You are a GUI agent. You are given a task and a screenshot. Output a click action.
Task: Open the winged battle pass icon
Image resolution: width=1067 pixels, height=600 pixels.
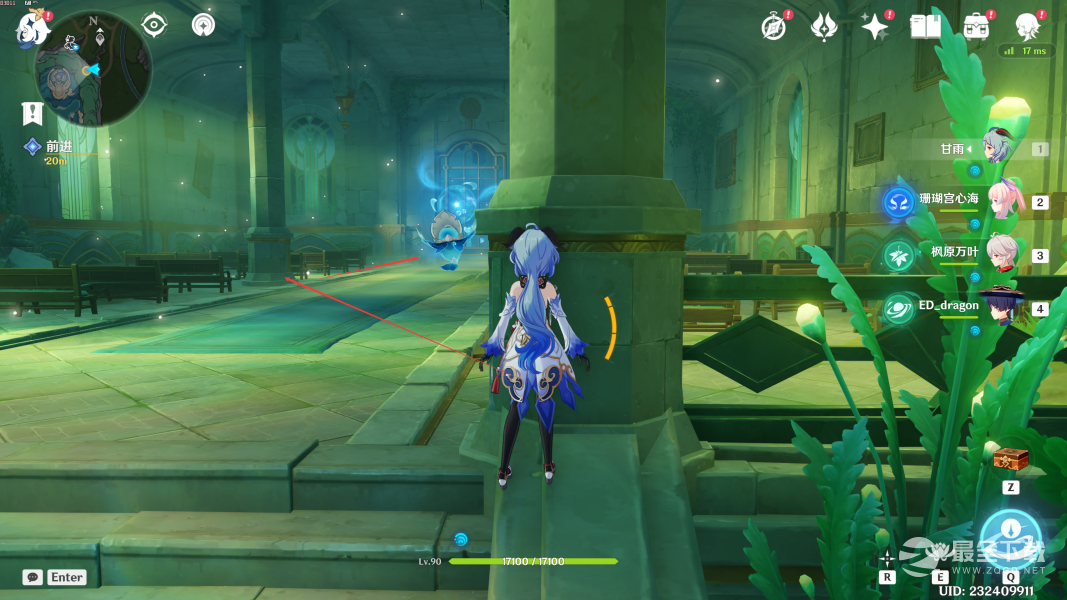[x=823, y=27]
